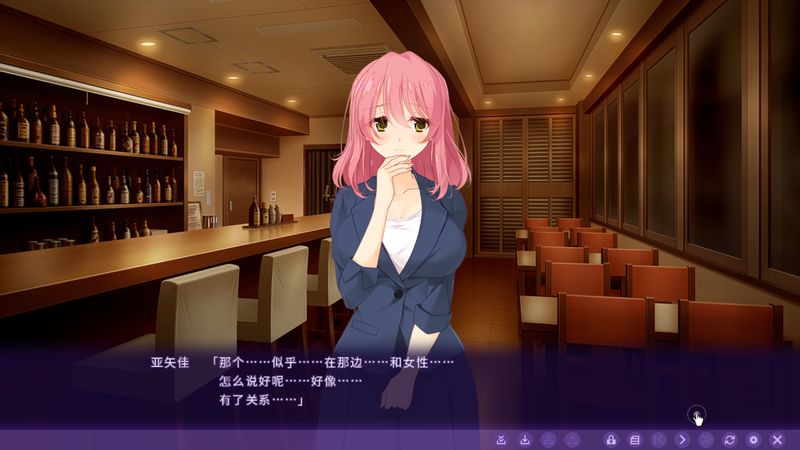Open settings with the gear icon
This screenshot has width=800, height=450.
[753, 439]
